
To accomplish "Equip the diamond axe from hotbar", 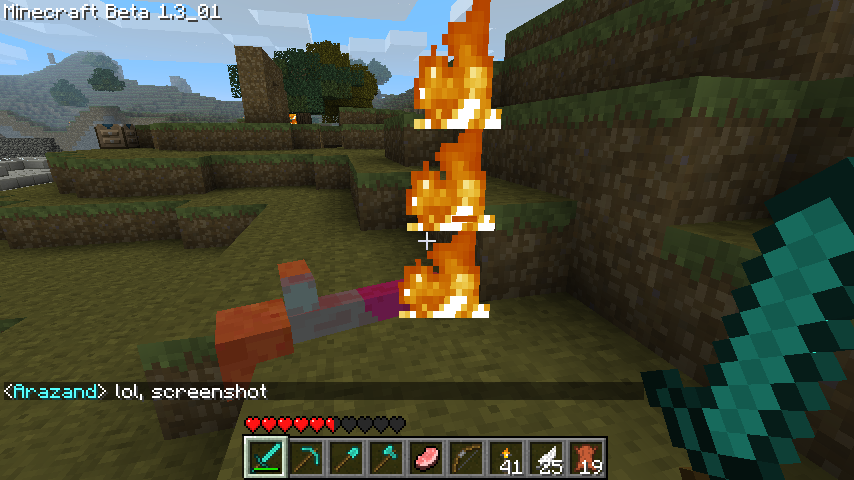I will [x=385, y=458].
